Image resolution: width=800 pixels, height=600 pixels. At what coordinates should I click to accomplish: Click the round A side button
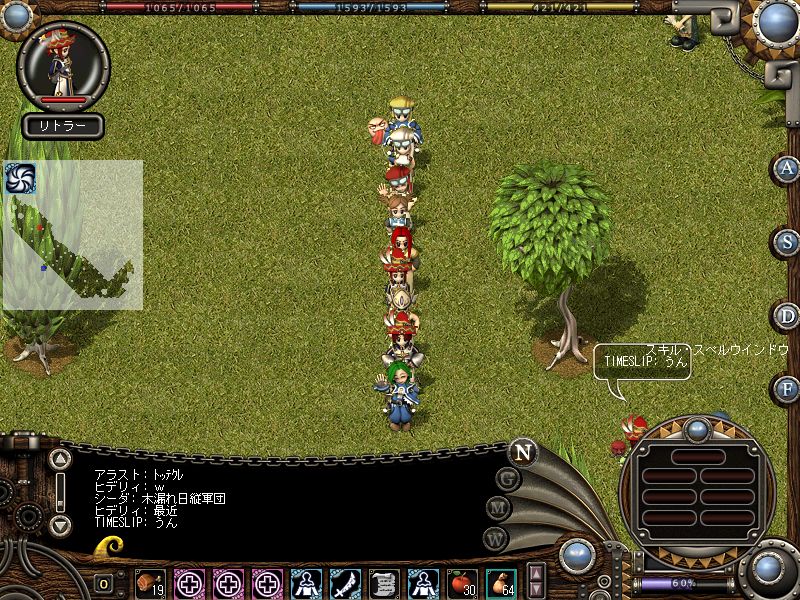pos(787,168)
